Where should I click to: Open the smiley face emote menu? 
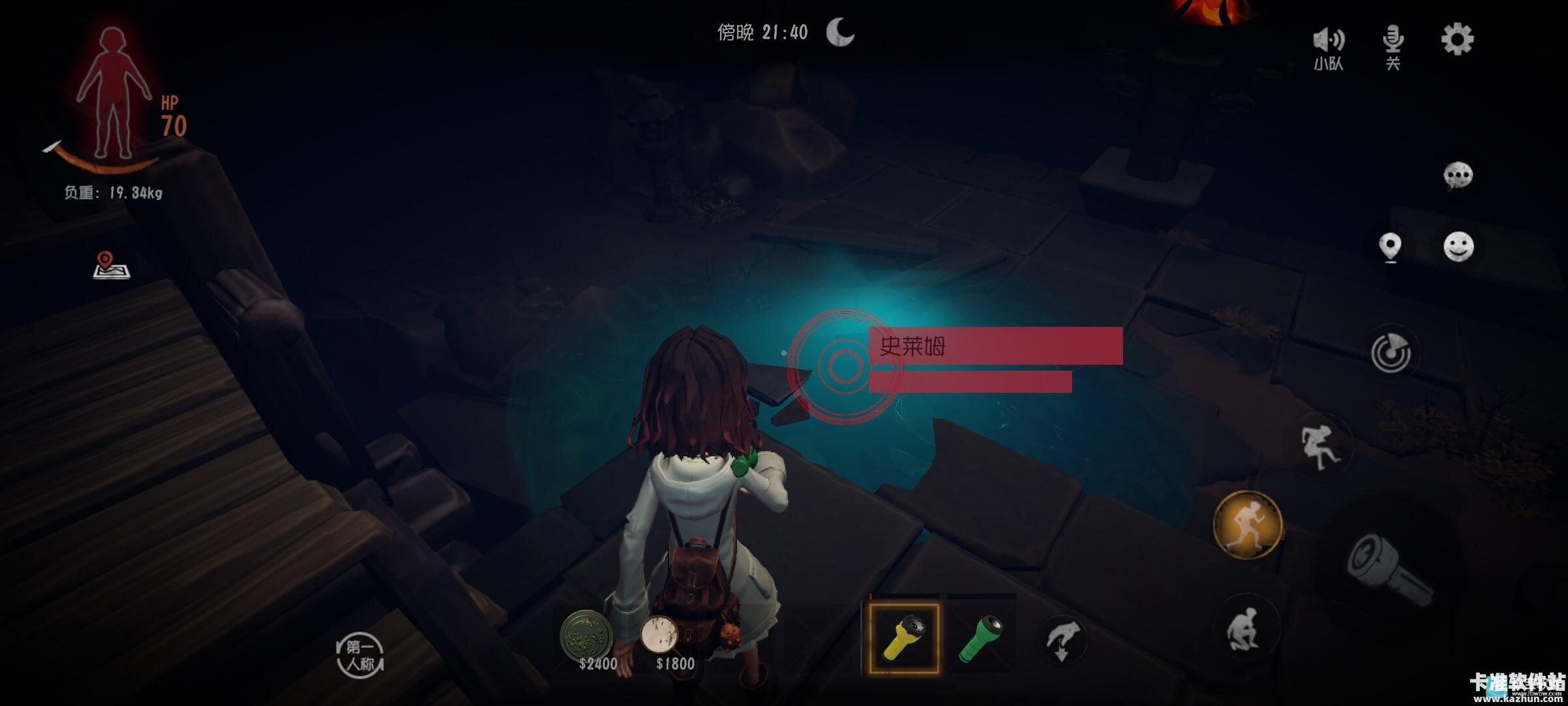coord(1458,247)
